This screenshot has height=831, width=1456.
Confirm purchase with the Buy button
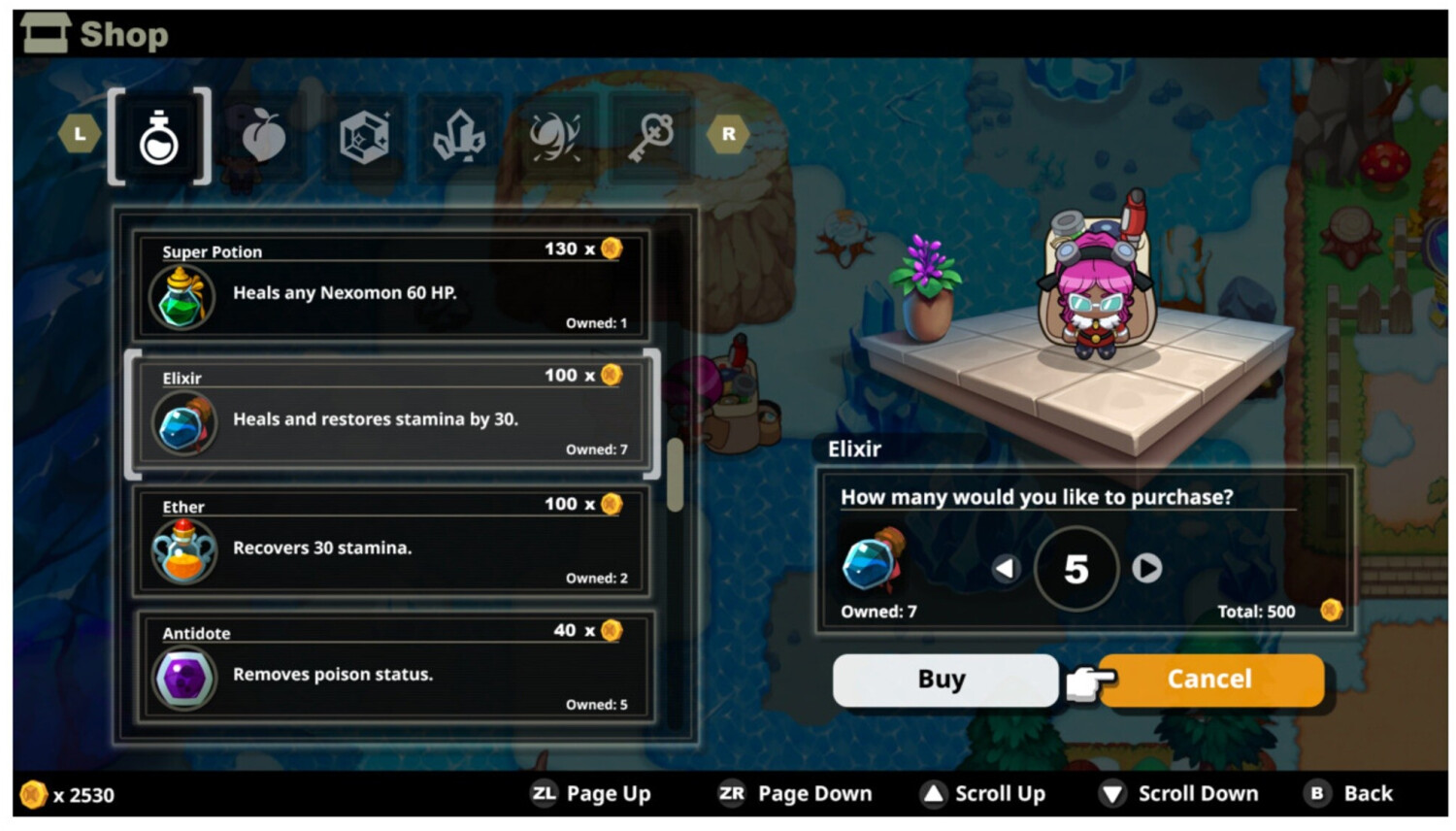(x=943, y=679)
